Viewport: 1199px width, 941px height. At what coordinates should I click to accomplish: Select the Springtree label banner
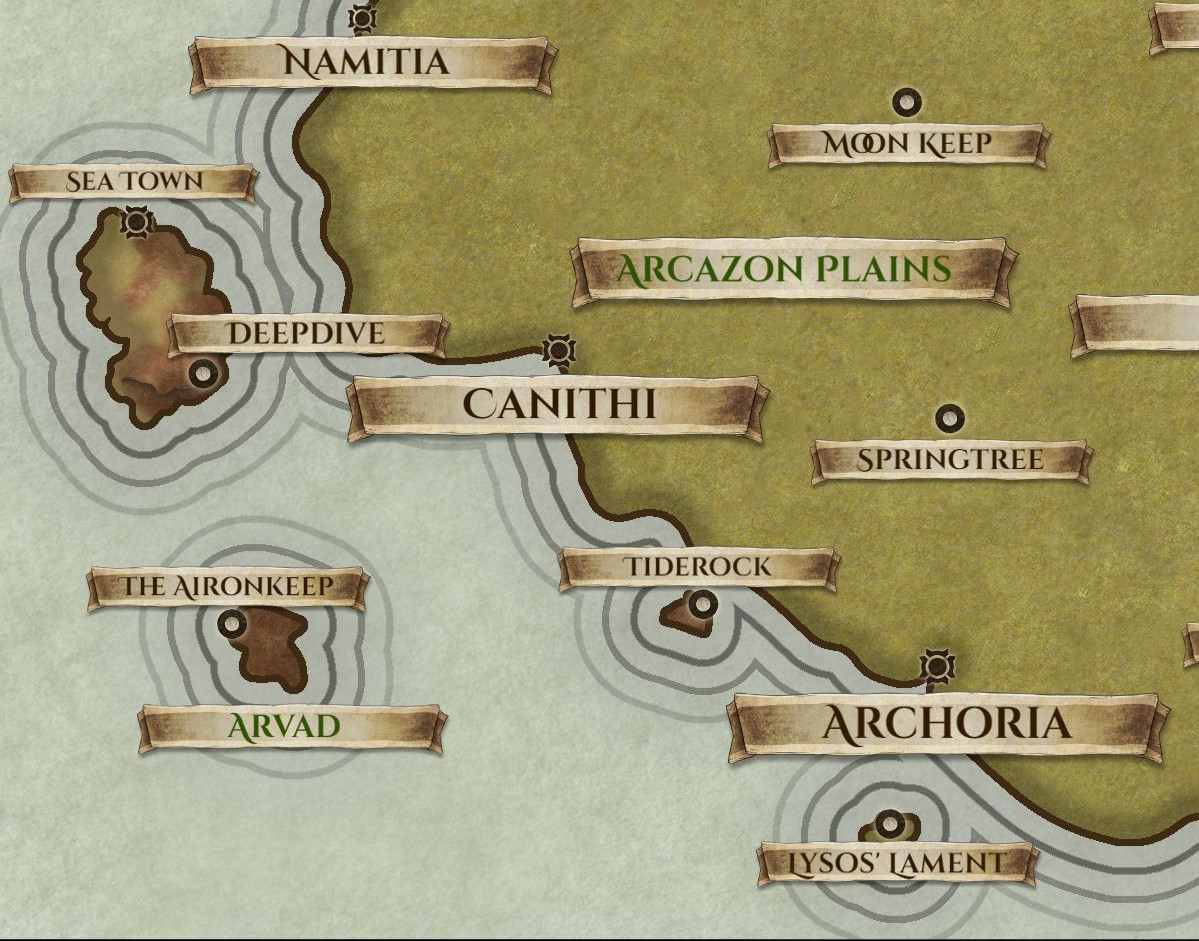coord(950,460)
